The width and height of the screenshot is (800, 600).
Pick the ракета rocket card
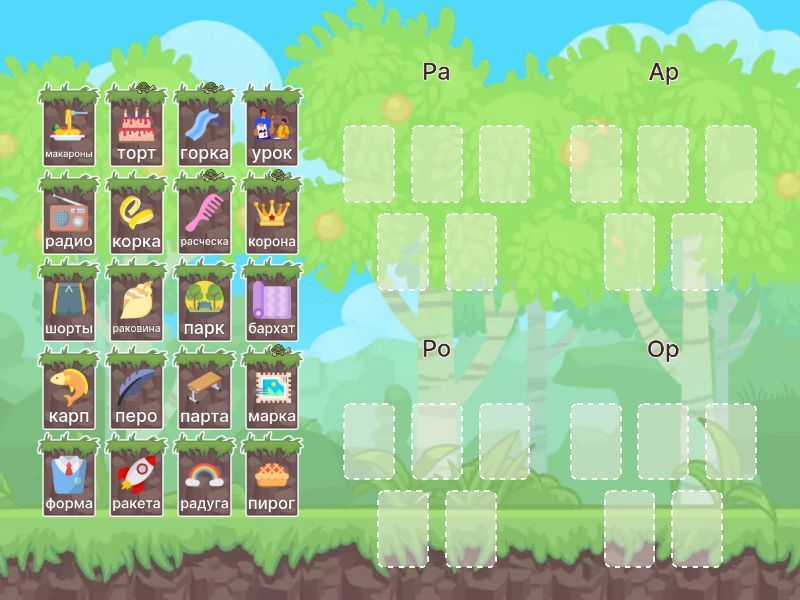click(136, 479)
